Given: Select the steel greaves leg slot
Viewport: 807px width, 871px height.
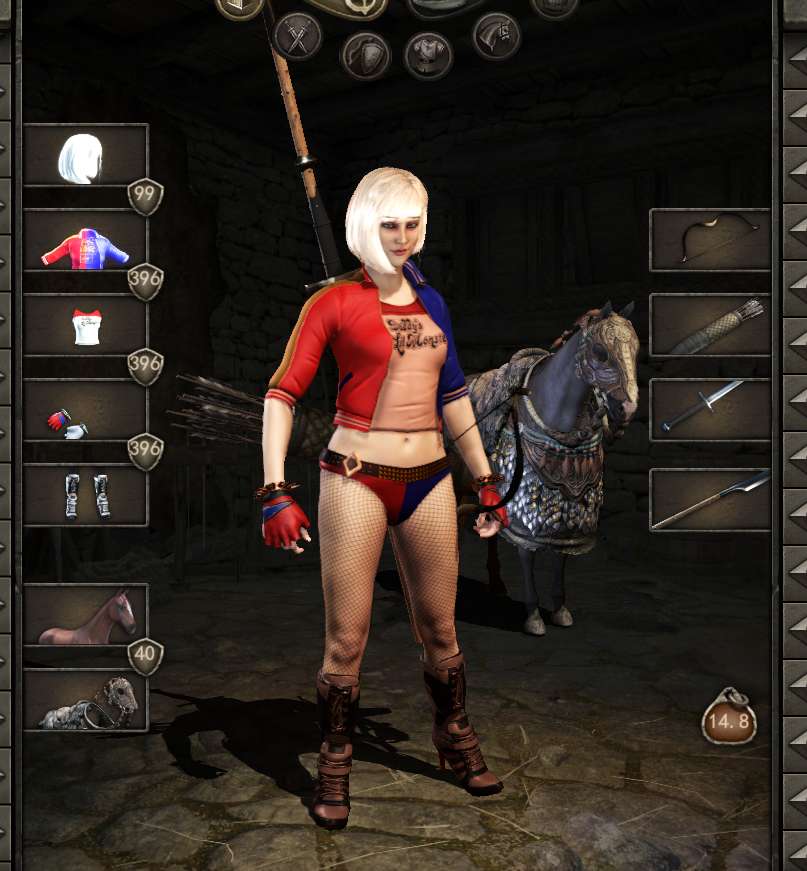Looking at the screenshot, I should tap(85, 495).
